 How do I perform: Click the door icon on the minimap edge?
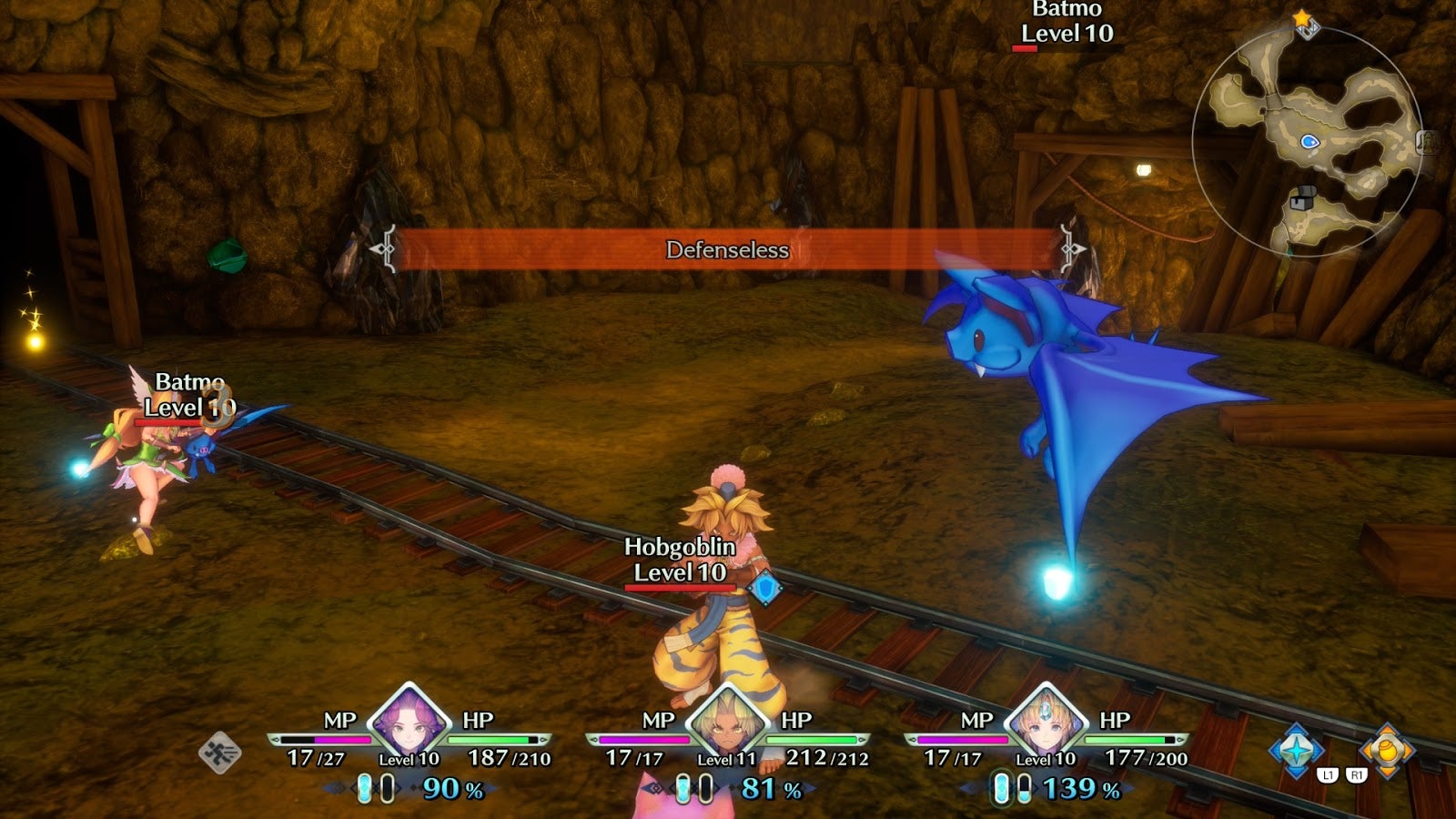[x=1425, y=143]
